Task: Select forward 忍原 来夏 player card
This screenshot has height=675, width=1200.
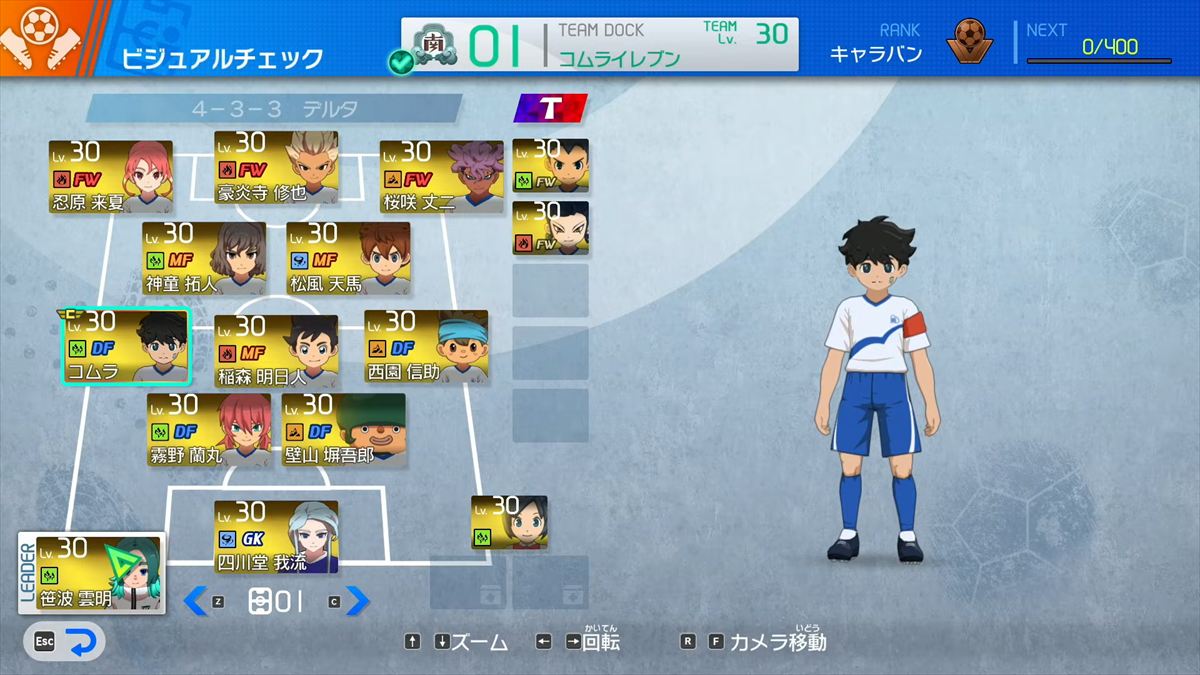Action: pyautogui.click(x=110, y=177)
